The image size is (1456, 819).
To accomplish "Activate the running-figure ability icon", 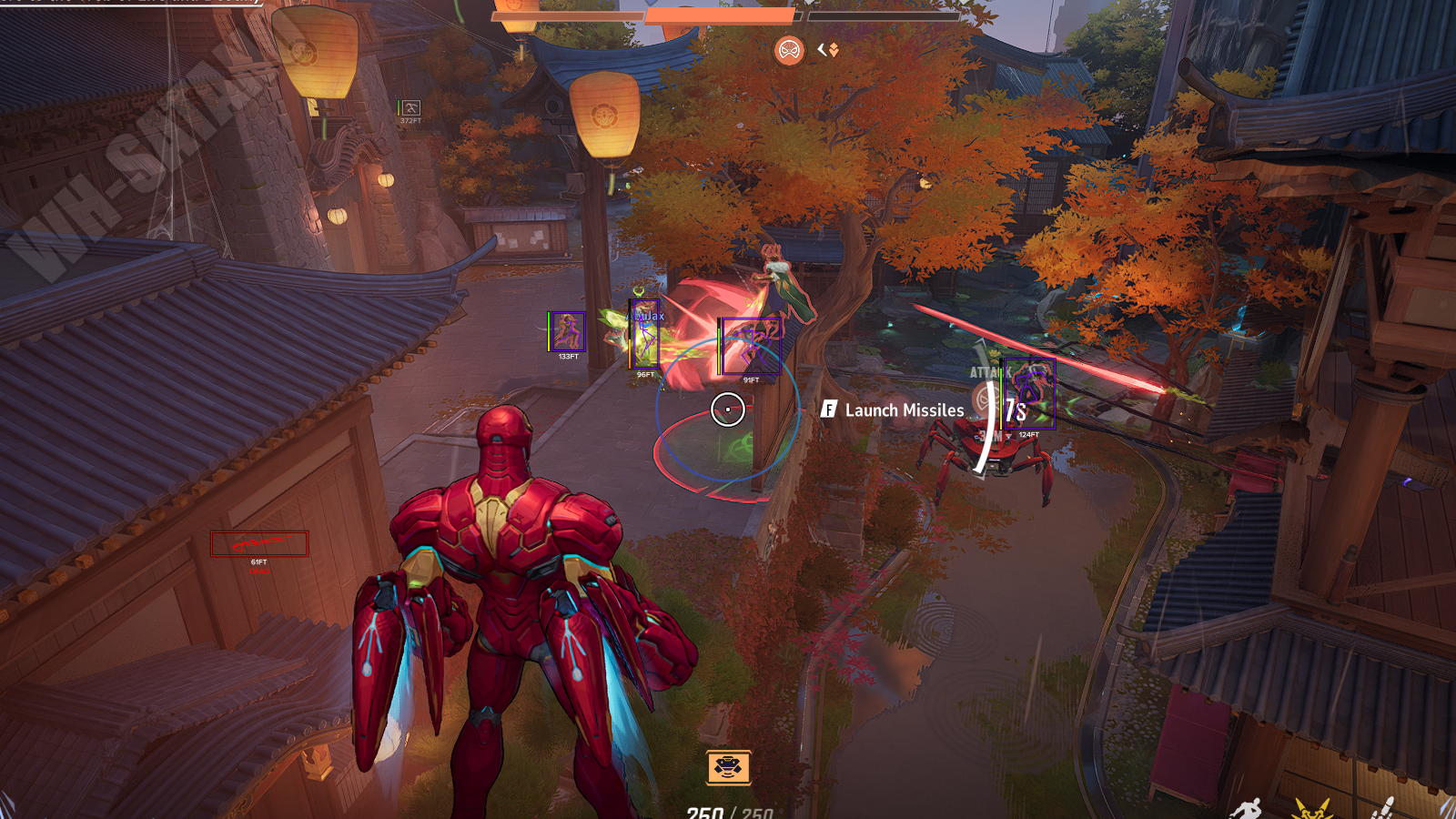I will [1246, 808].
